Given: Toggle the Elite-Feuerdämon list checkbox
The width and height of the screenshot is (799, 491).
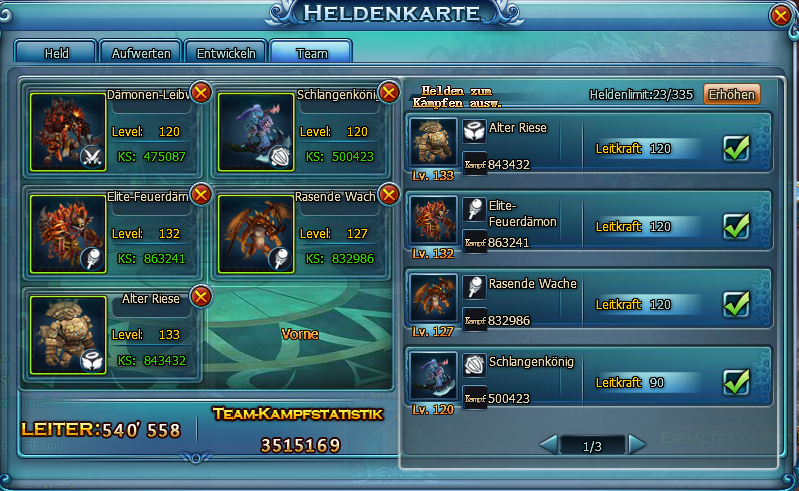Looking at the screenshot, I should pos(737,226).
